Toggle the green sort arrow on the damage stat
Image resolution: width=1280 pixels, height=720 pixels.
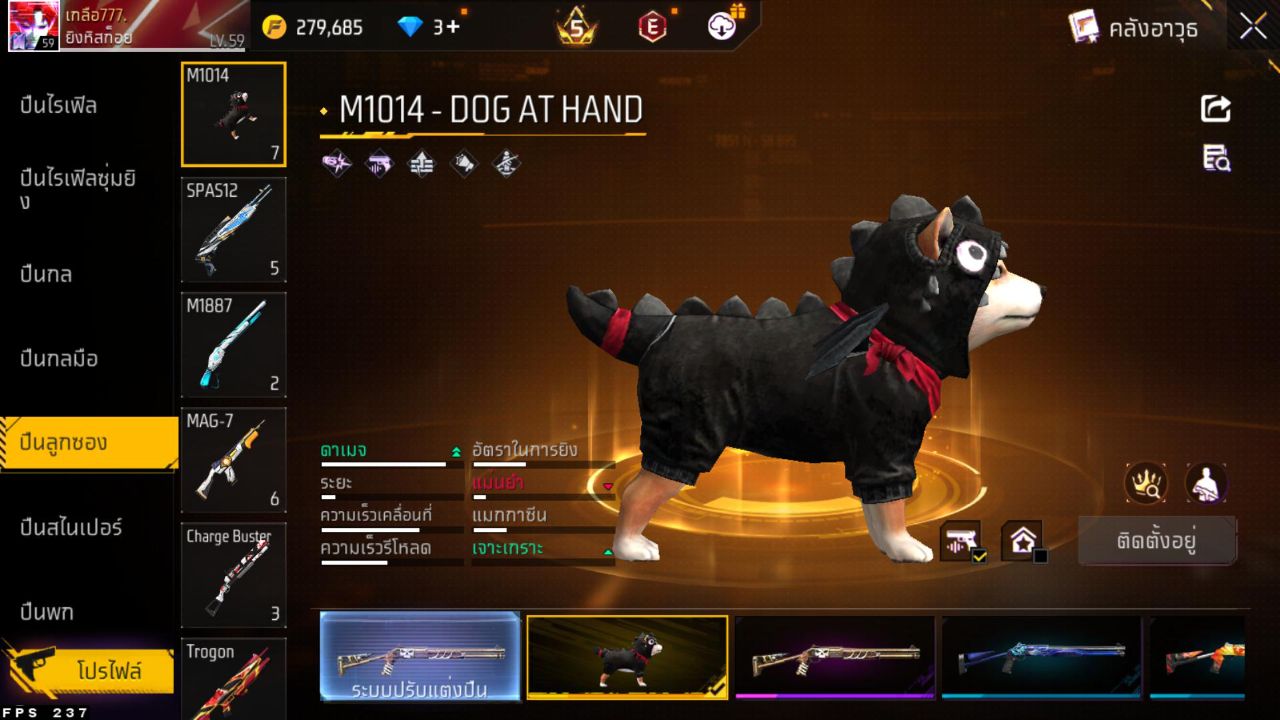coord(455,450)
